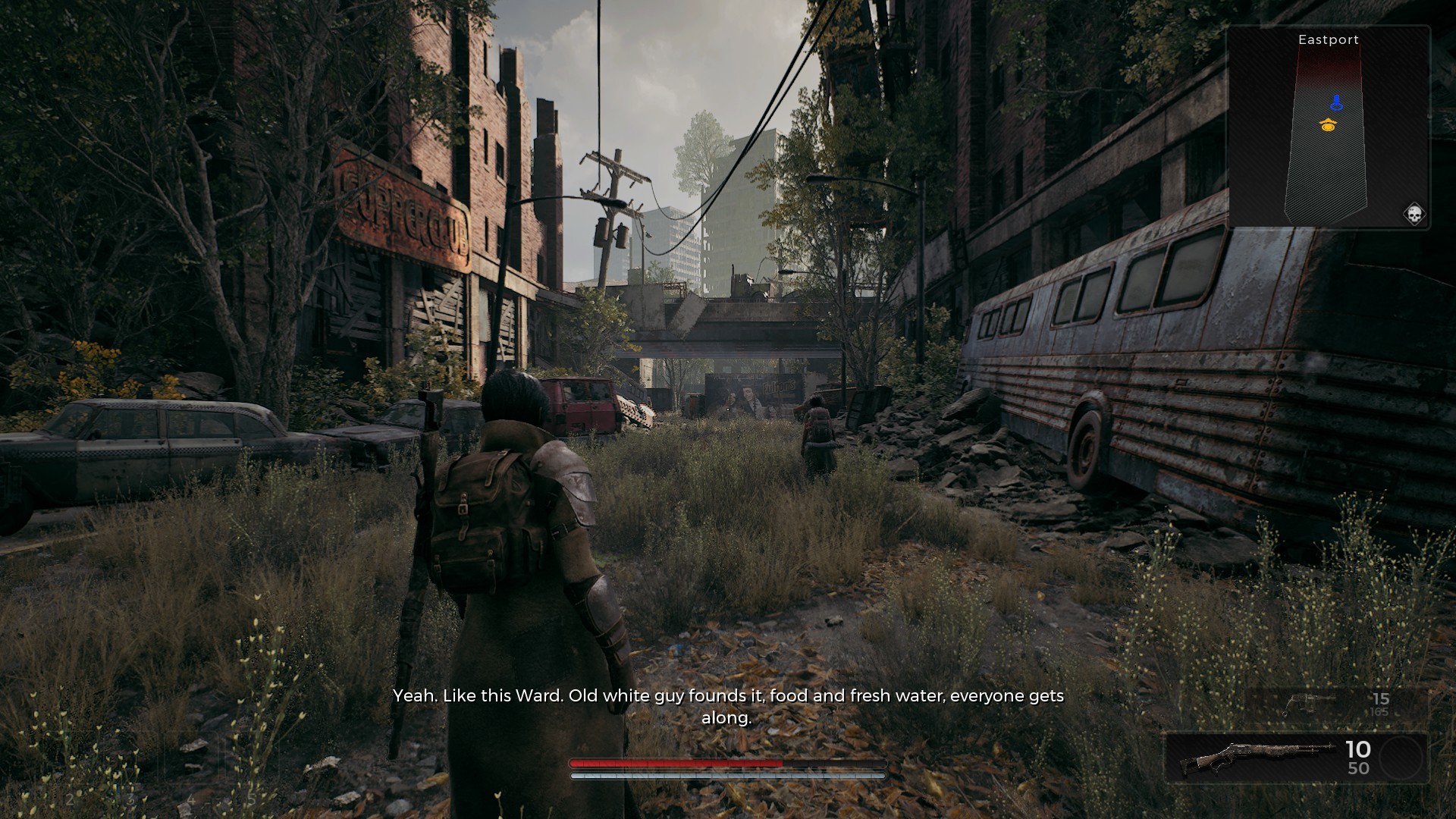1456x819 pixels.
Task: Select the revolver handgun icon in the weapon HUD
Action: click(1306, 704)
